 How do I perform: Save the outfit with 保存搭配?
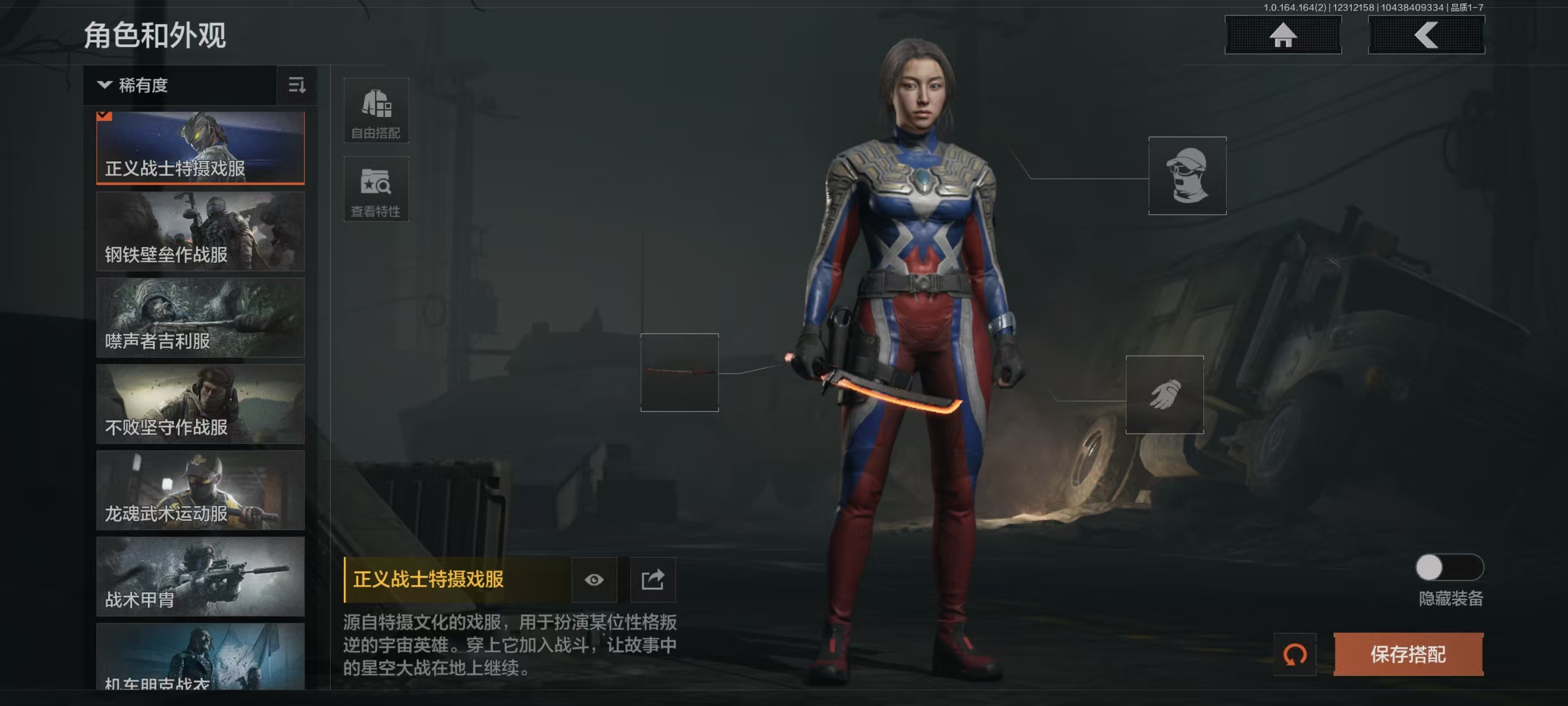pyautogui.click(x=1408, y=655)
